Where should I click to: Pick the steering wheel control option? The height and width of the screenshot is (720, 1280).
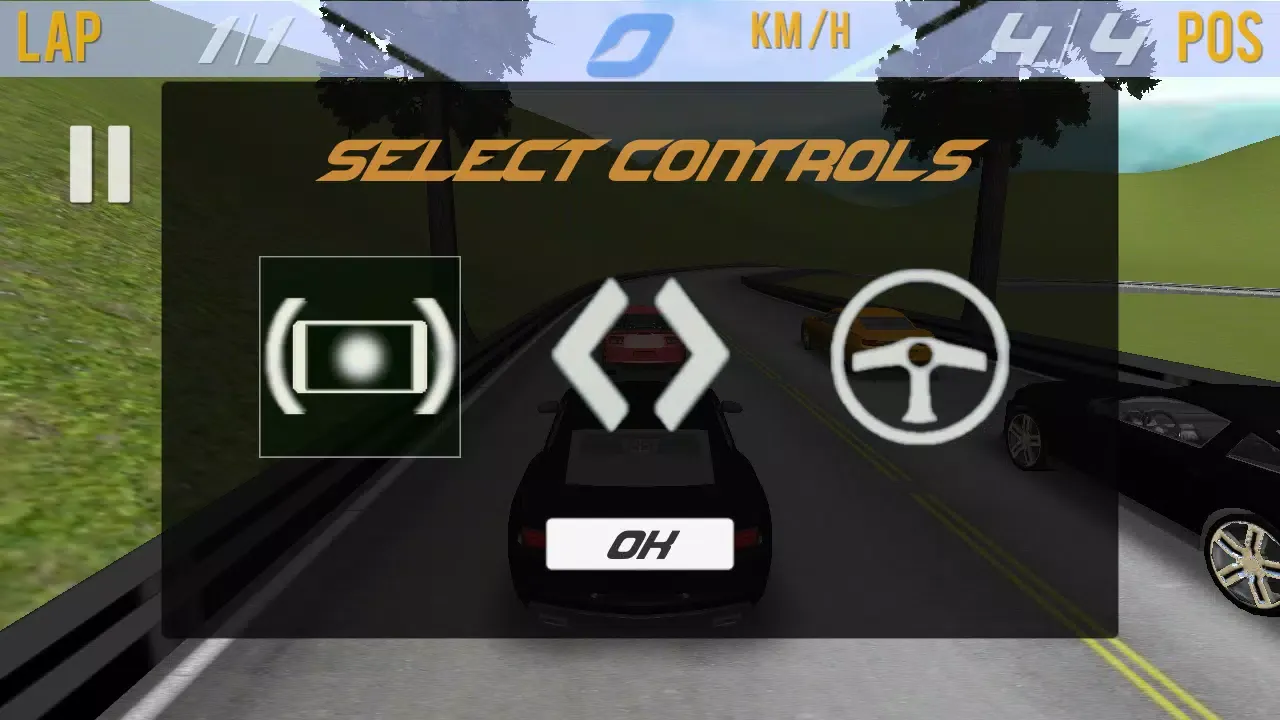pyautogui.click(x=919, y=356)
